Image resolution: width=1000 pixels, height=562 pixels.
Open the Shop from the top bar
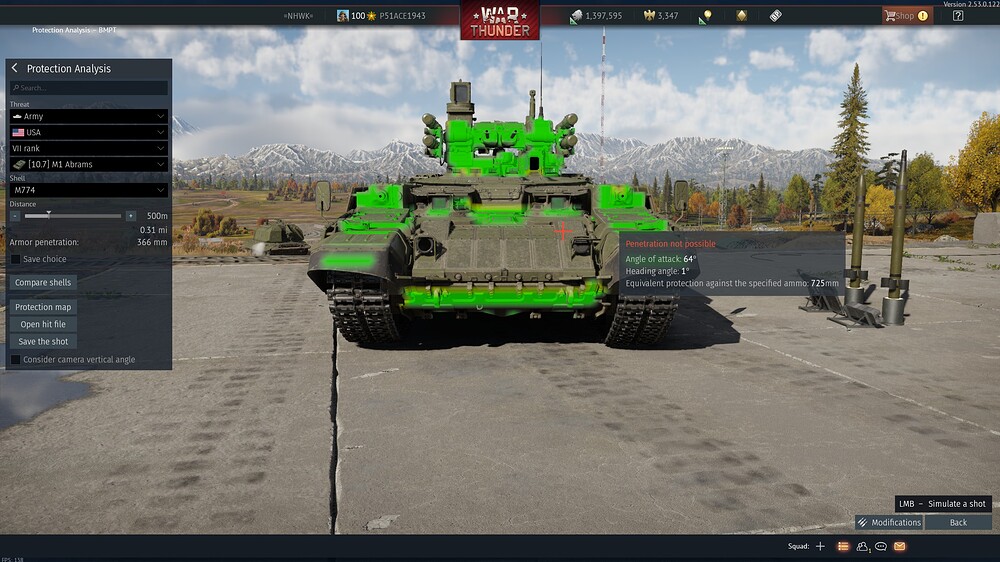click(x=905, y=16)
